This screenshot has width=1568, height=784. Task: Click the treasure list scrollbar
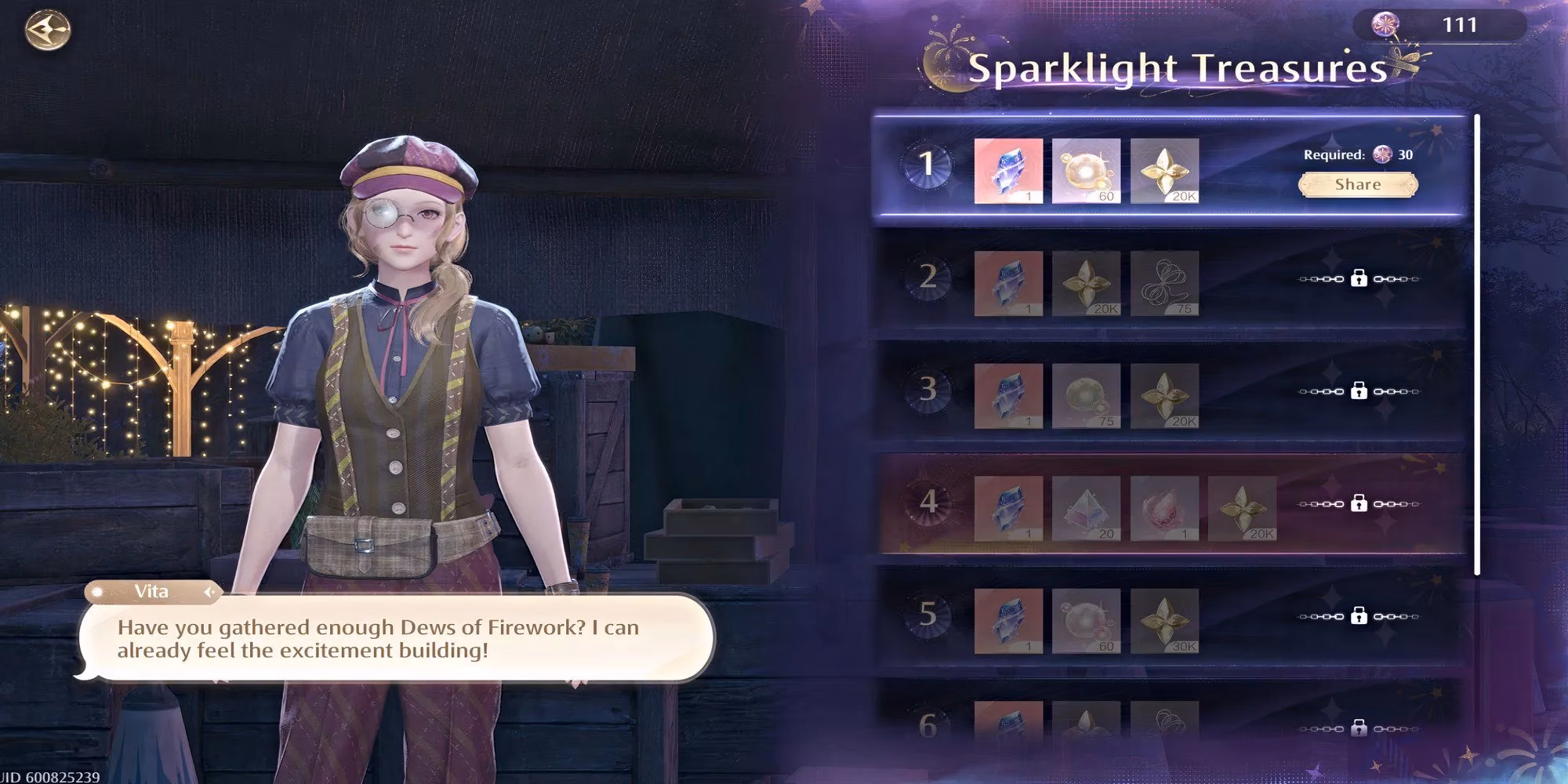click(x=1477, y=345)
